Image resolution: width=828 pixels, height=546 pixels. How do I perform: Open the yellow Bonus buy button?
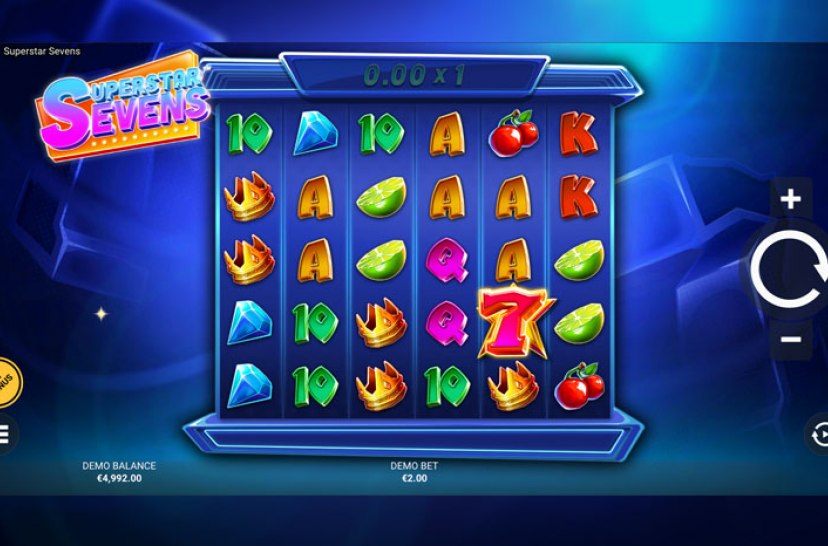click(x=5, y=382)
